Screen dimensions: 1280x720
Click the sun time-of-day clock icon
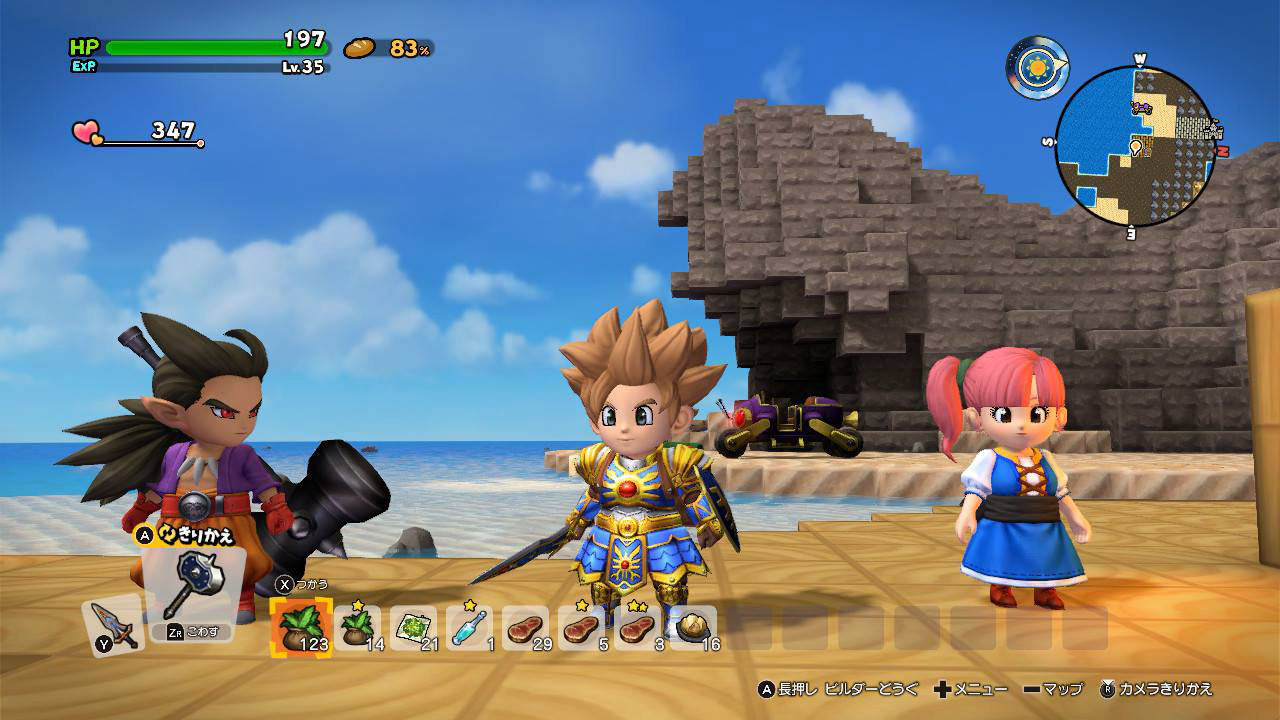point(1035,68)
